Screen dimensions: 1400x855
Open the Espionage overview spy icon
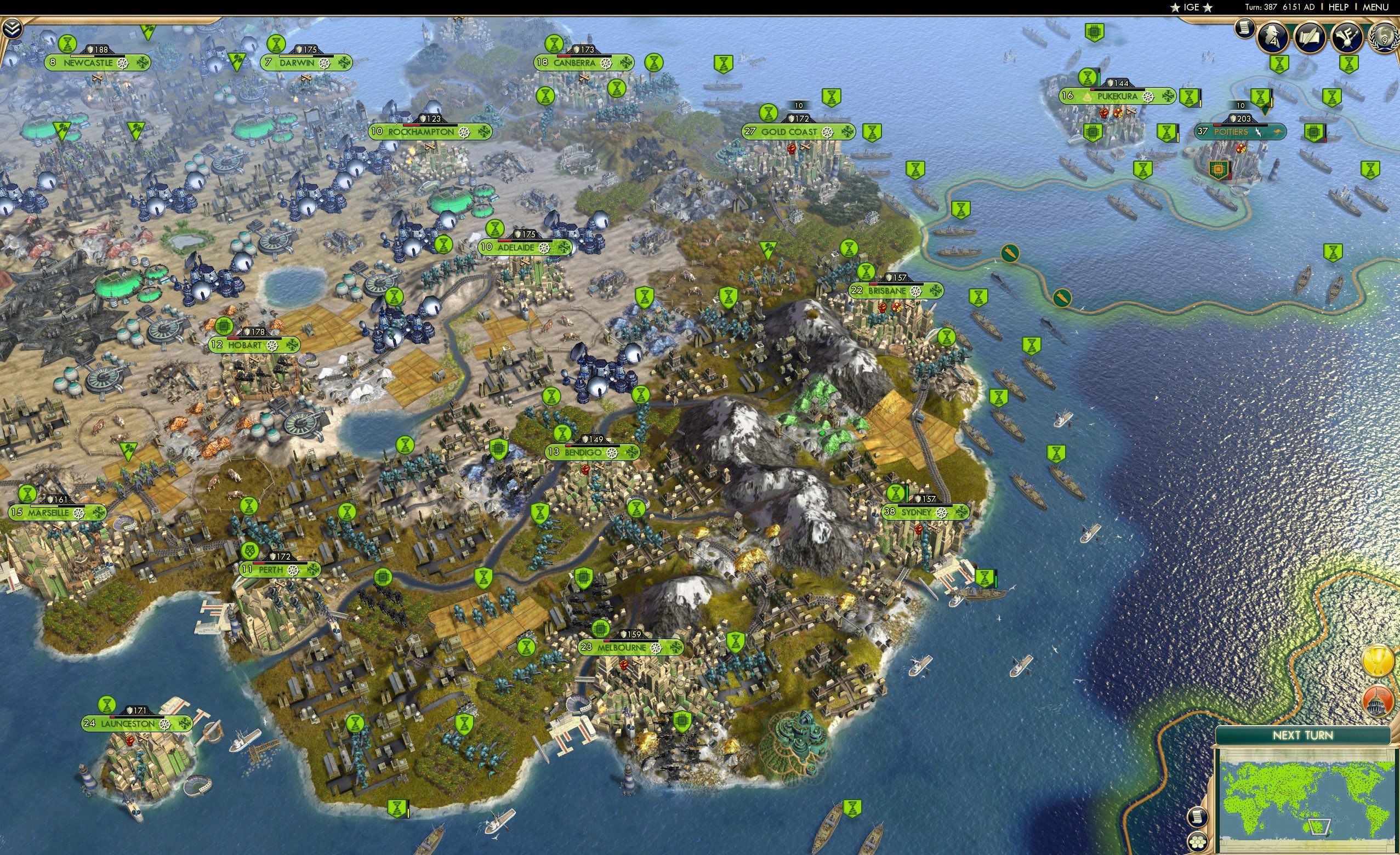[1271, 36]
